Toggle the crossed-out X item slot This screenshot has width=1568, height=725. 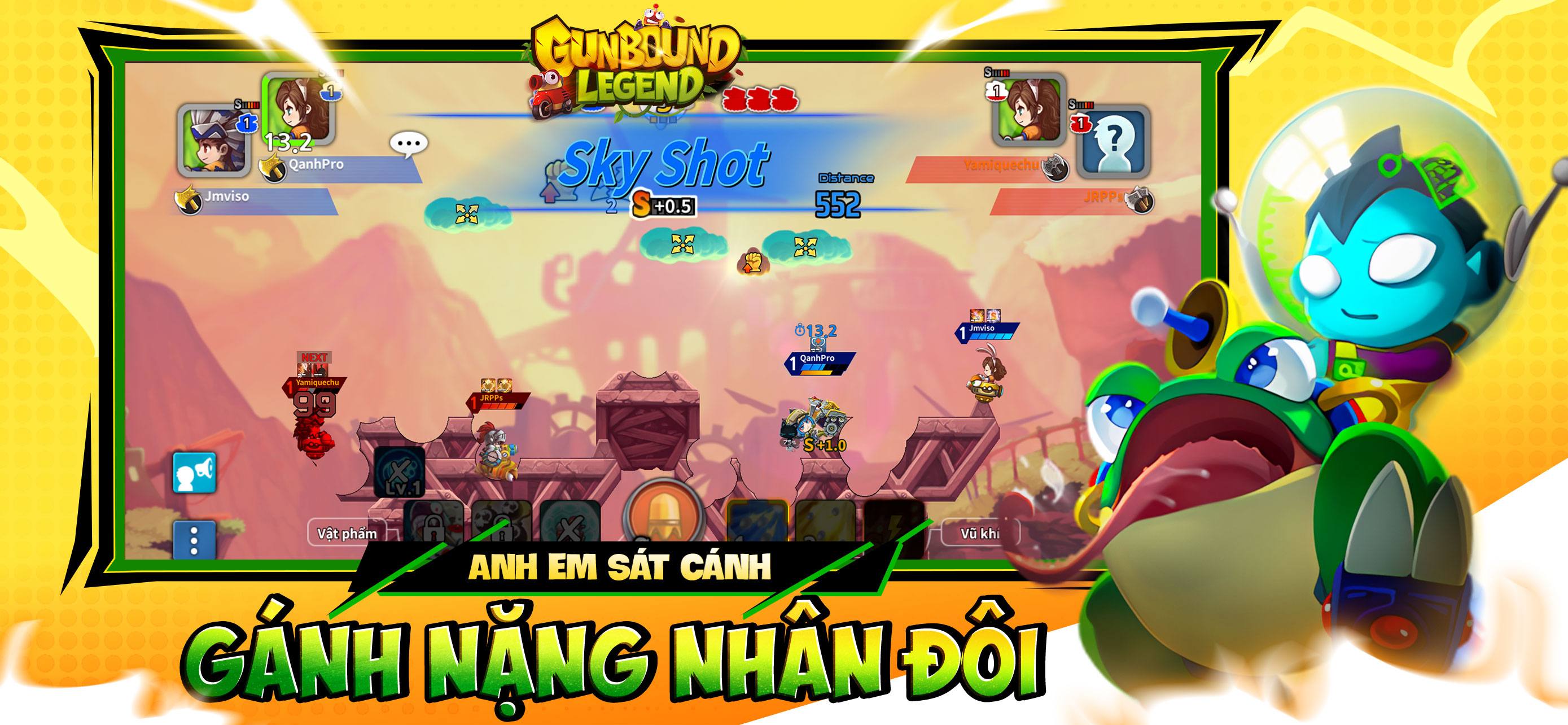570,522
